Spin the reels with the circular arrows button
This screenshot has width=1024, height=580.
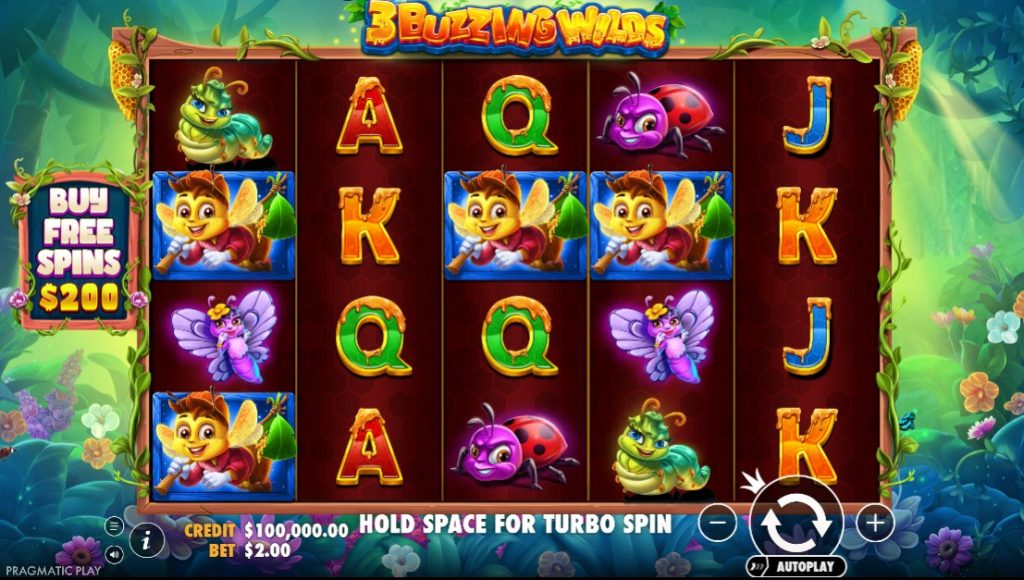click(x=796, y=521)
